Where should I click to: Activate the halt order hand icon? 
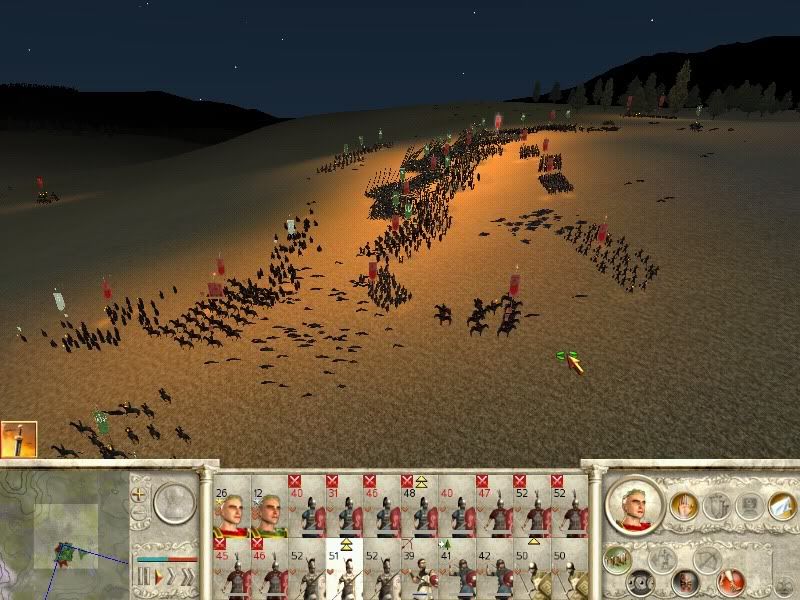(683, 505)
